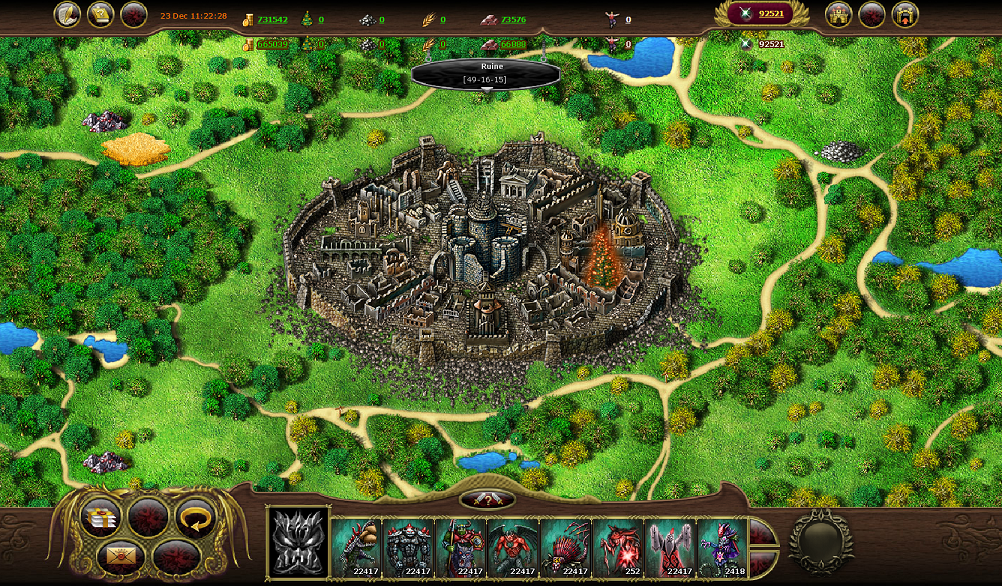Open the envelope mail button
1002x586 pixels.
pyautogui.click(x=120, y=554)
